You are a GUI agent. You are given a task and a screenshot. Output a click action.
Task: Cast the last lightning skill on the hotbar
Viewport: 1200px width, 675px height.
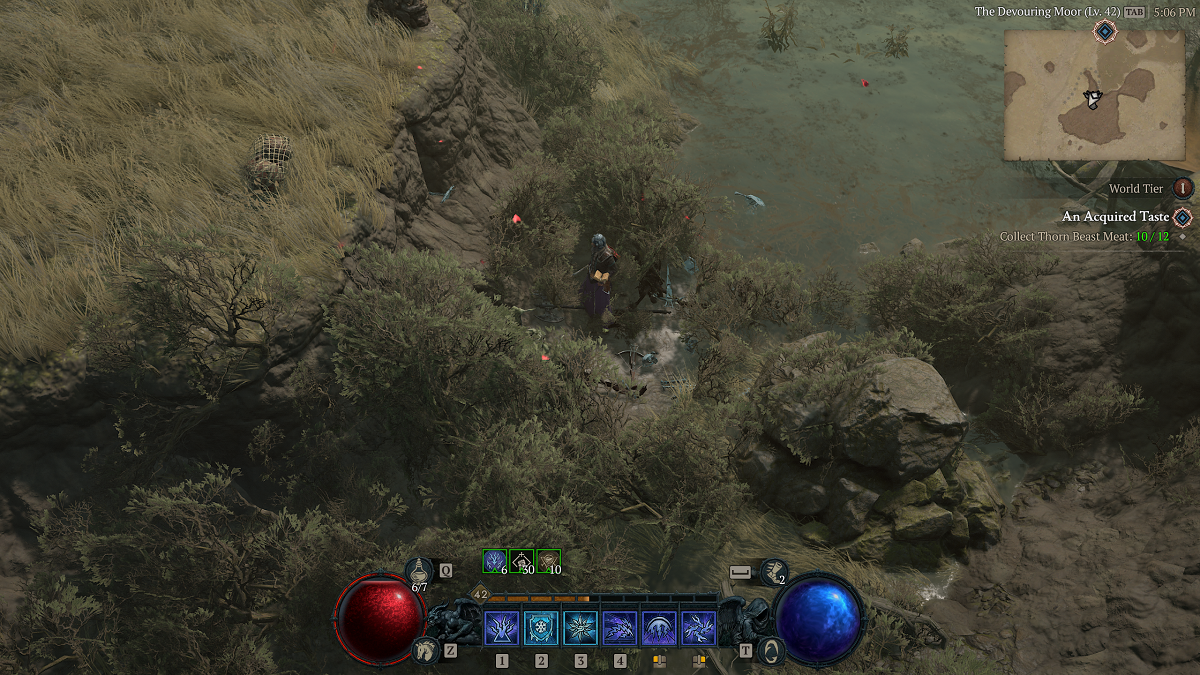click(x=698, y=629)
